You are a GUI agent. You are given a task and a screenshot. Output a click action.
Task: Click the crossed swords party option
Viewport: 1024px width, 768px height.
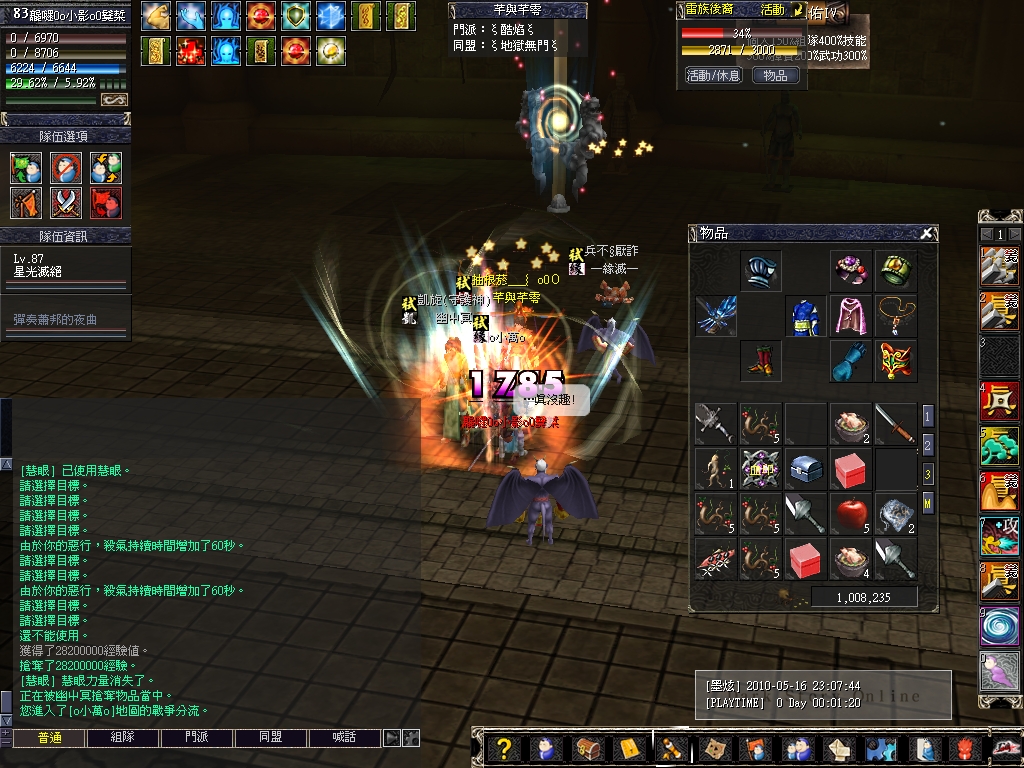coord(66,203)
